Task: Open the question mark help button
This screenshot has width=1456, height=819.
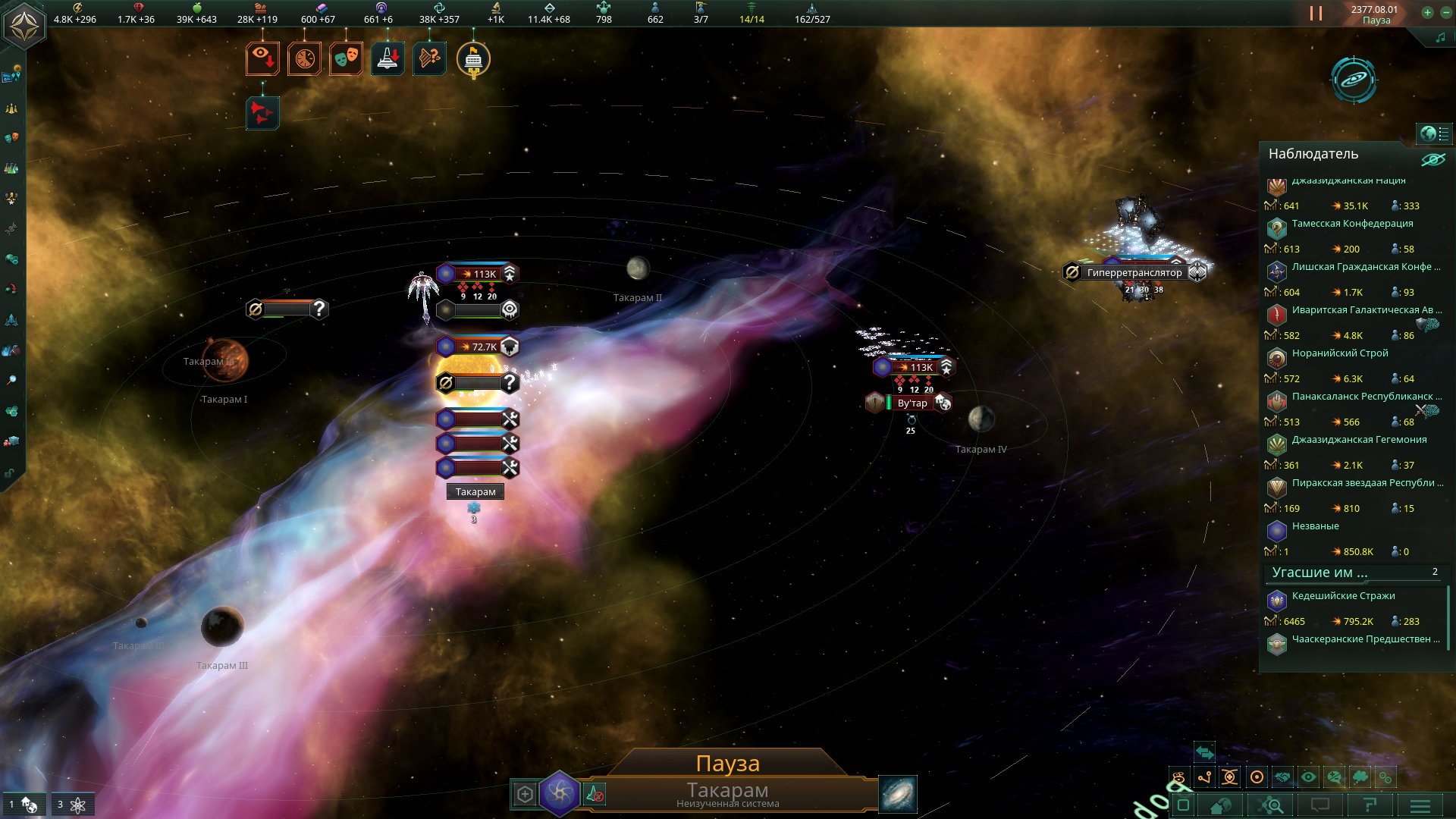Action: click(1370, 805)
